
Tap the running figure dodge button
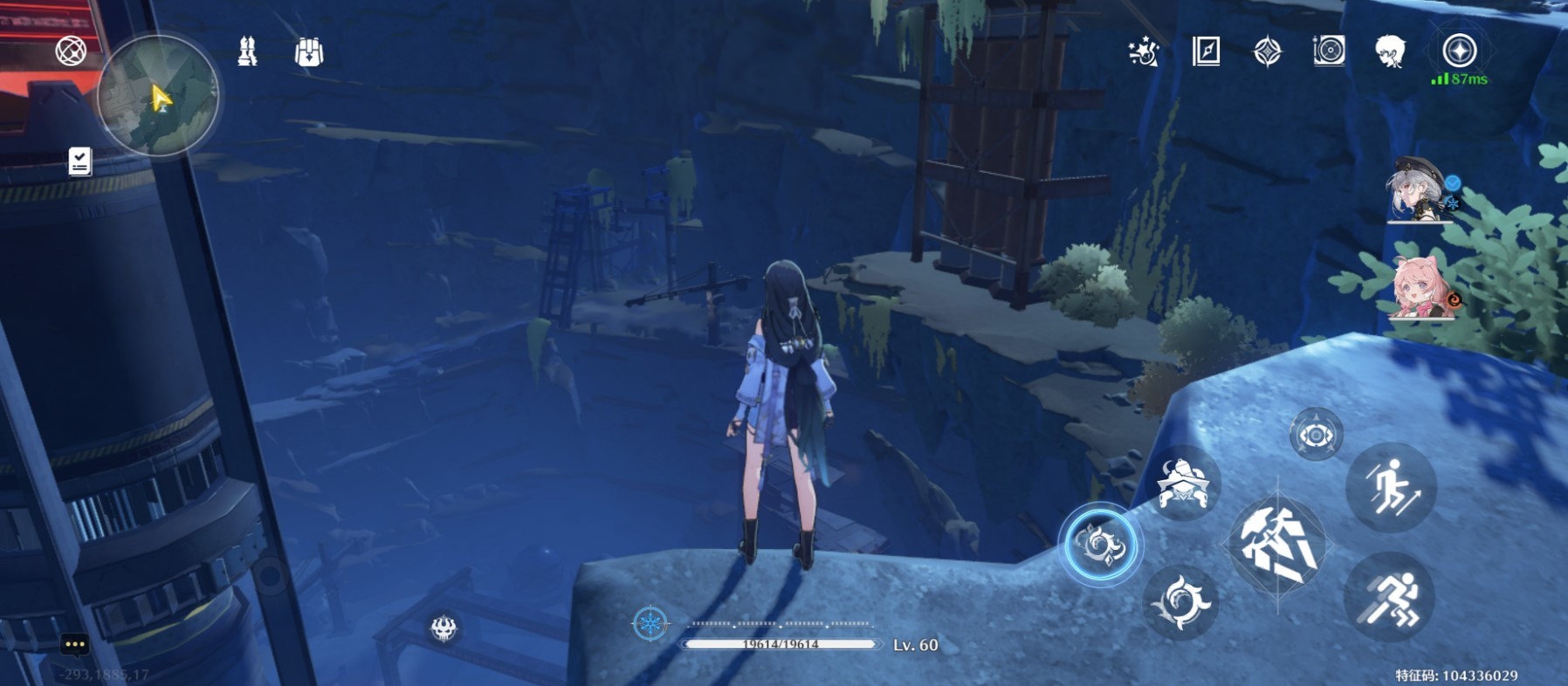(1390, 599)
